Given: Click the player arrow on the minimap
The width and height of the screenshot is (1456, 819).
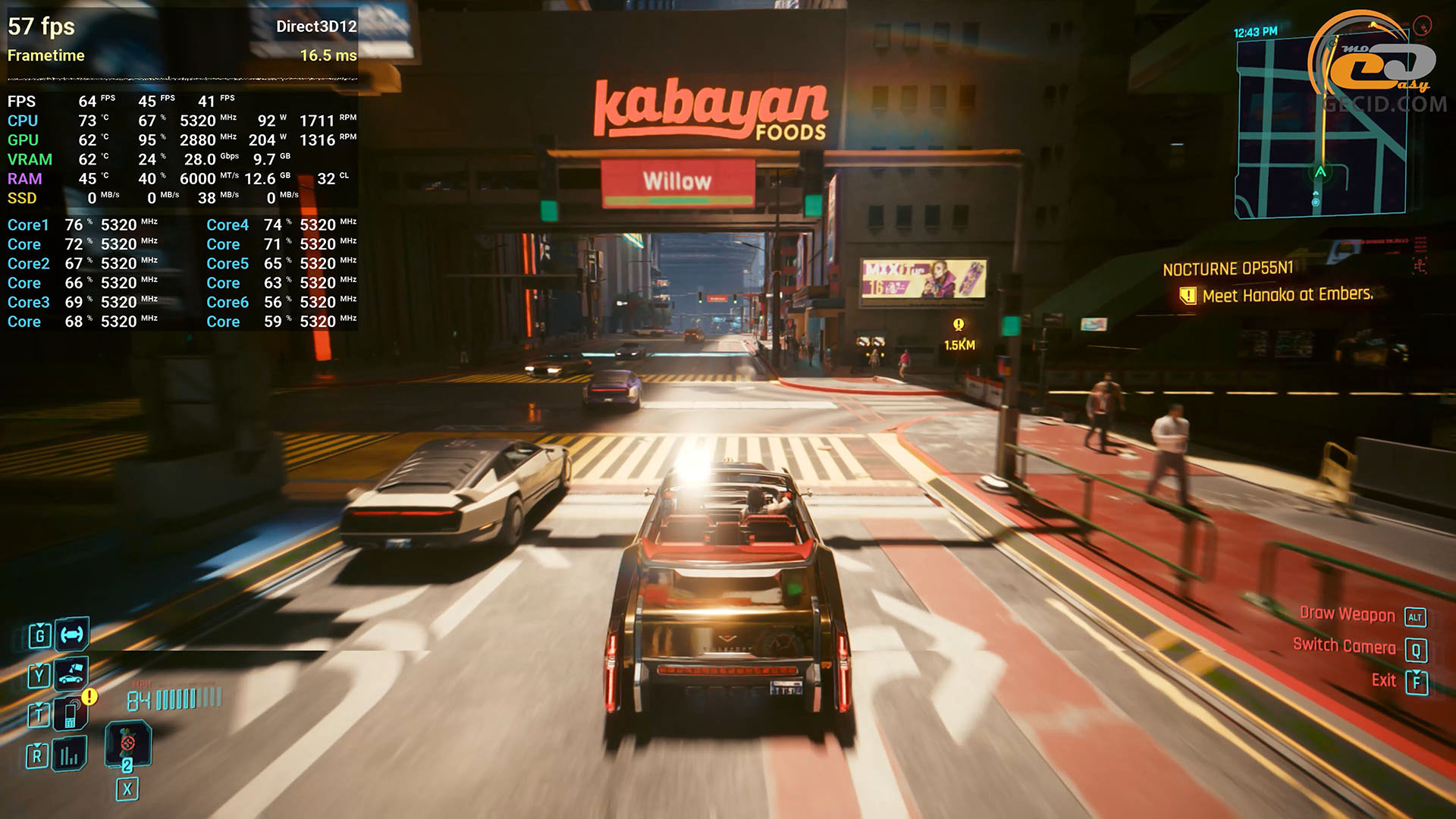Looking at the screenshot, I should point(1320,172).
